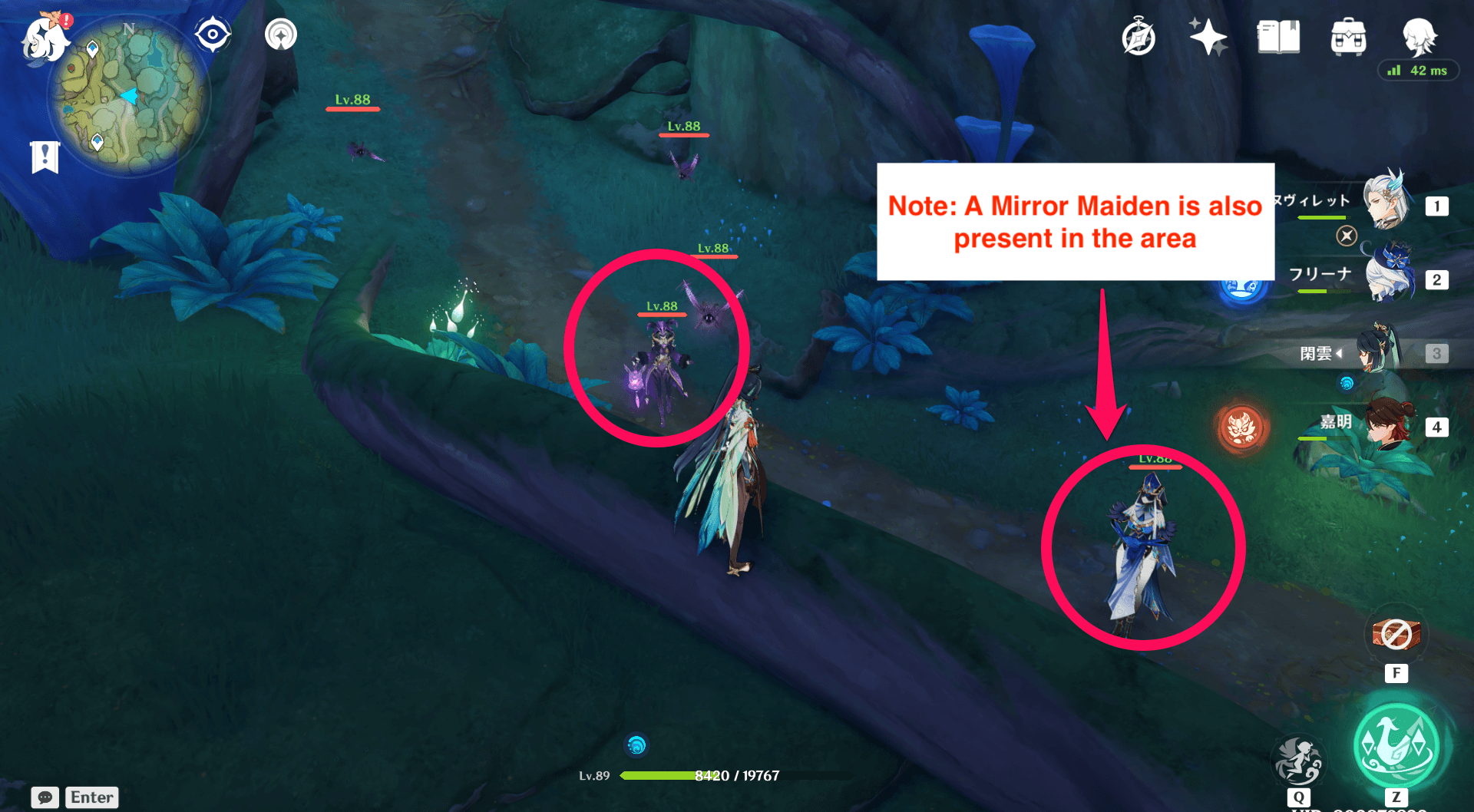This screenshot has height=812, width=1474.
Task: Cancel Neuvillette's skill via the X icon
Action: (x=1347, y=236)
